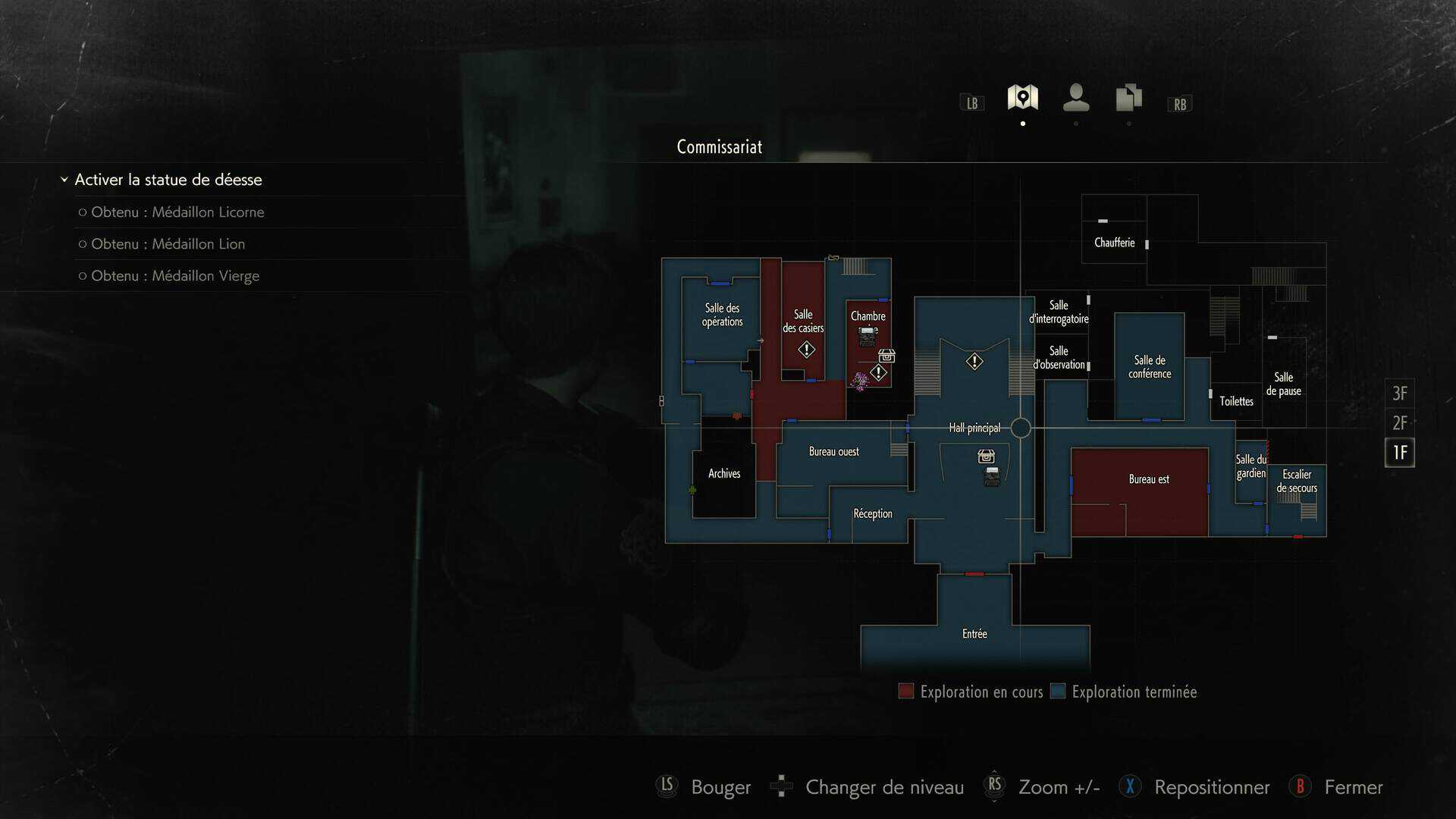
Task: Open the character tab icon
Action: [x=1075, y=98]
